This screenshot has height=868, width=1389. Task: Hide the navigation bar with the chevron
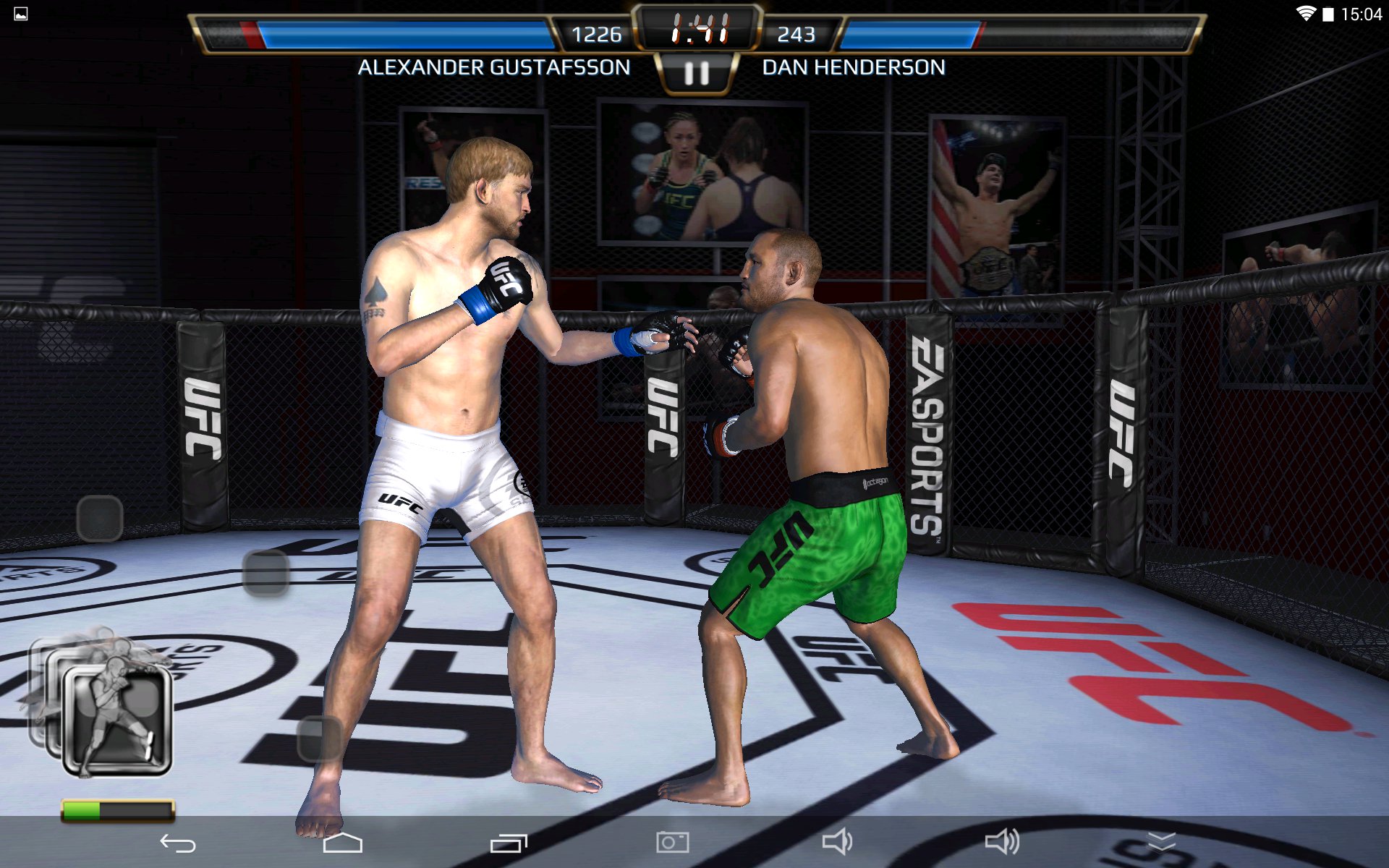point(1162,841)
